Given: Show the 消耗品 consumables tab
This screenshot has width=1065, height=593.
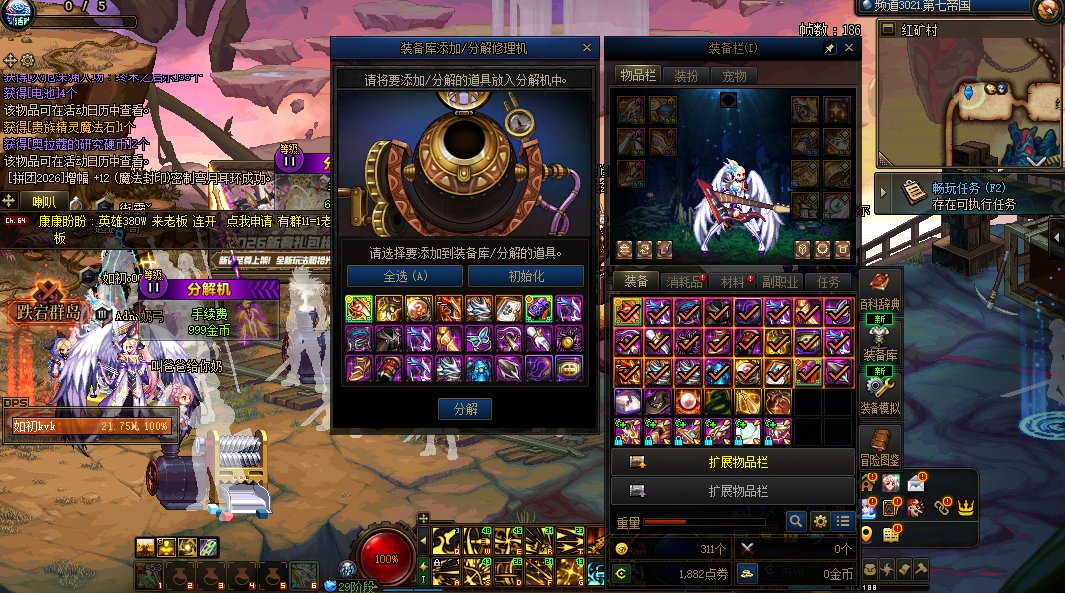Looking at the screenshot, I should (685, 282).
